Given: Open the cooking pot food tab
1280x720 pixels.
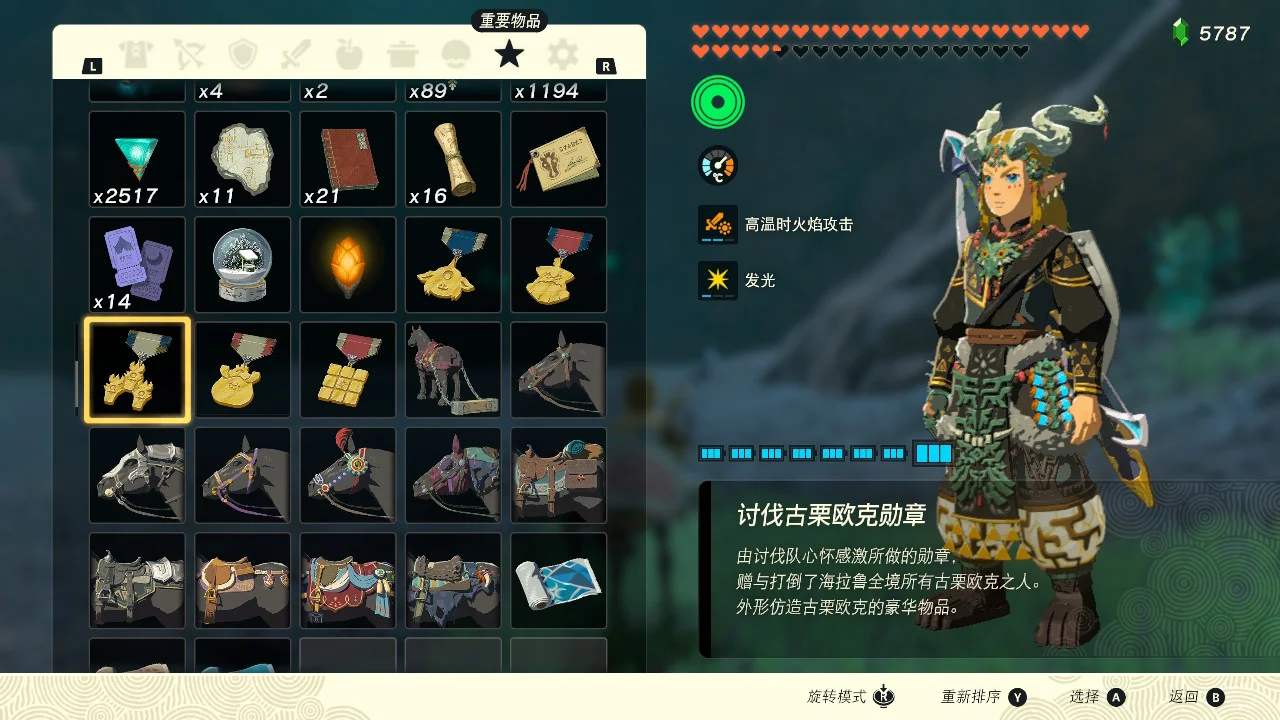Looking at the screenshot, I should (402, 54).
